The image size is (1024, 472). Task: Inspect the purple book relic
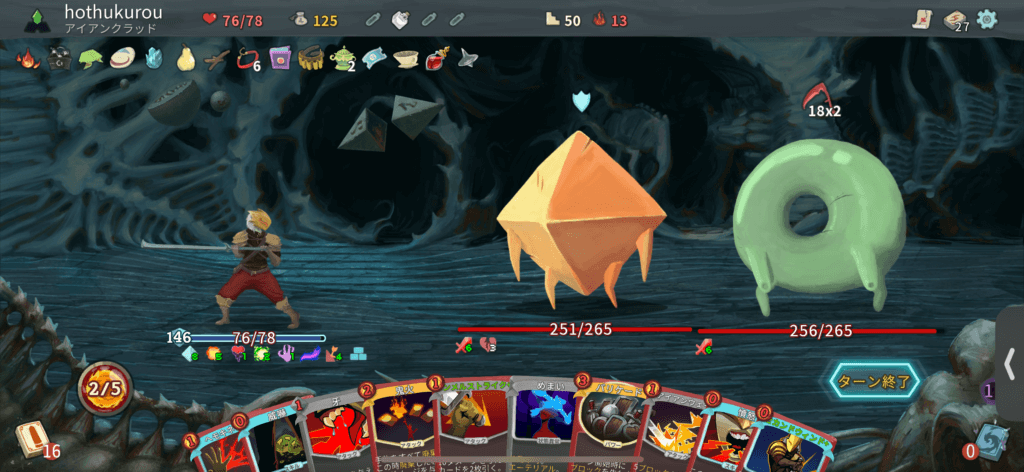(x=279, y=59)
